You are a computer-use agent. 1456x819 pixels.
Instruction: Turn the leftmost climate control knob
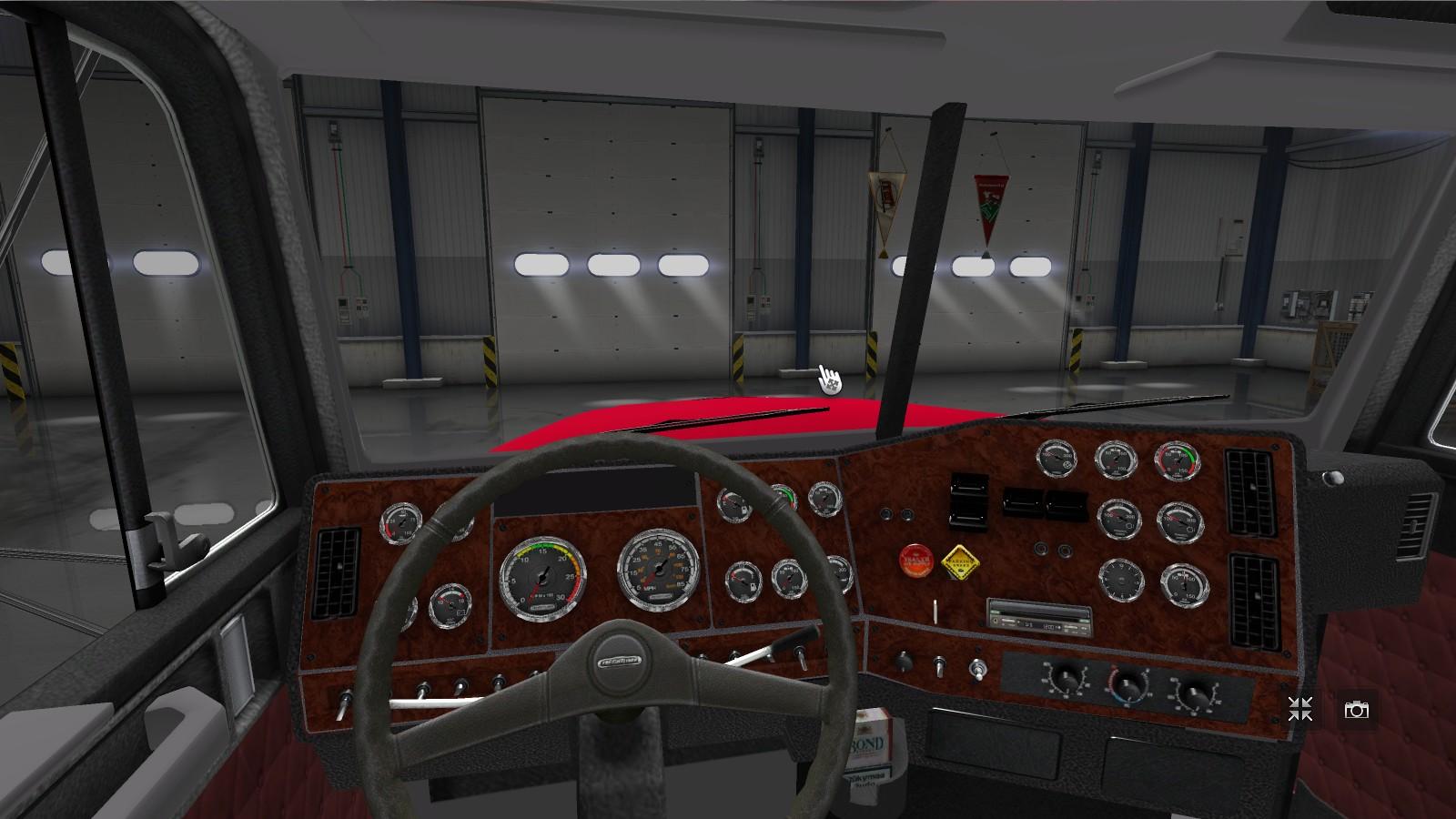(1066, 680)
